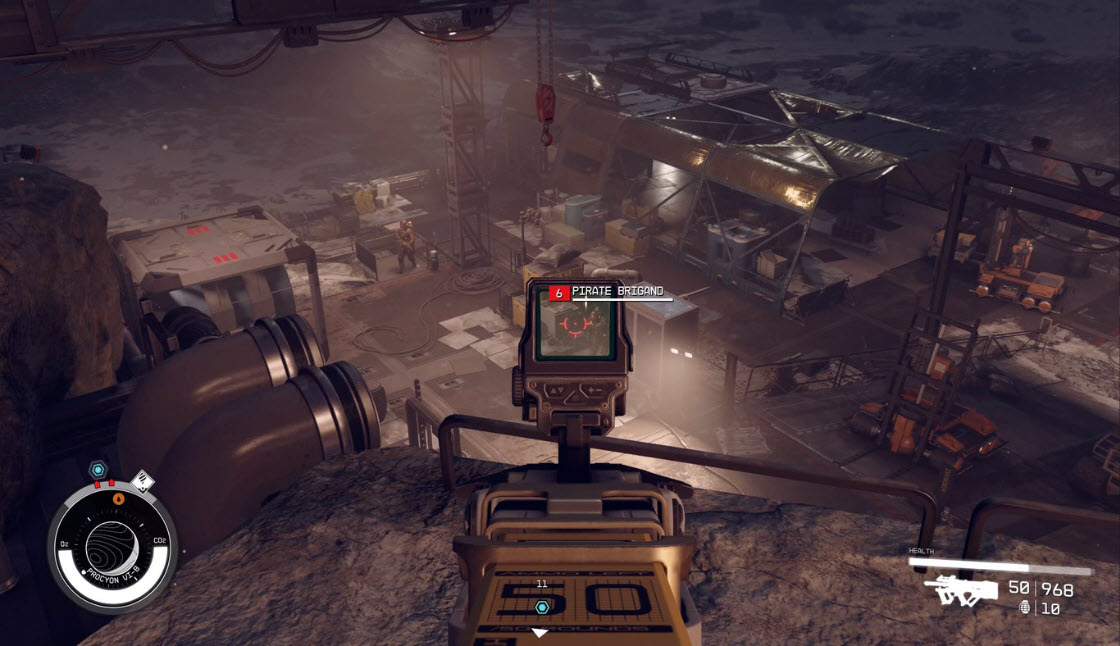This screenshot has width=1120, height=646.
Task: Click the white diamond hazard icon
Action: pos(142,482)
